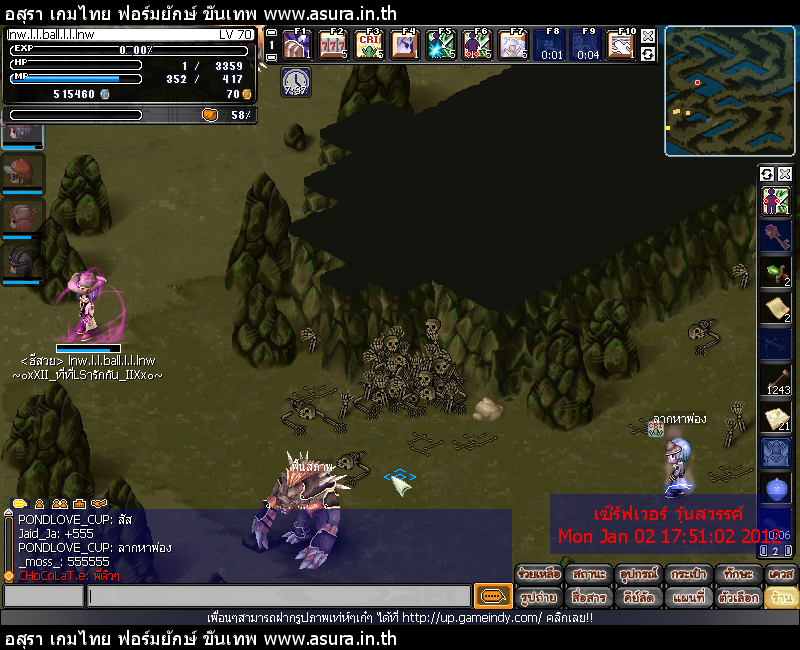Open the กระเป๋า (Bag) inventory
Image resolution: width=800 pixels, height=650 pixels.
tap(688, 575)
